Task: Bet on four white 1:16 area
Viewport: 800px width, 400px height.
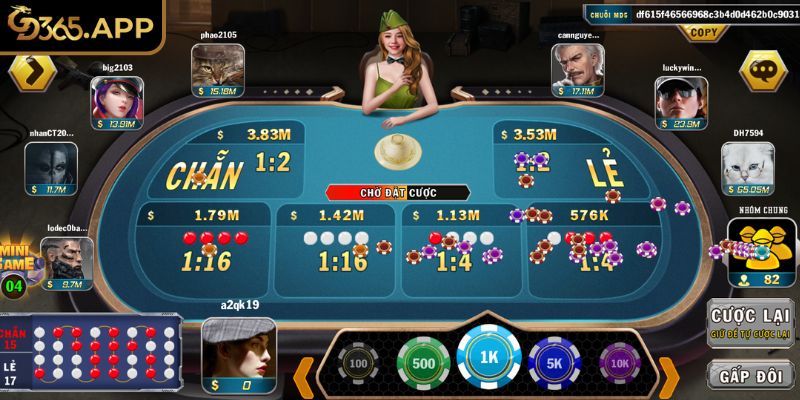Action: (337, 250)
